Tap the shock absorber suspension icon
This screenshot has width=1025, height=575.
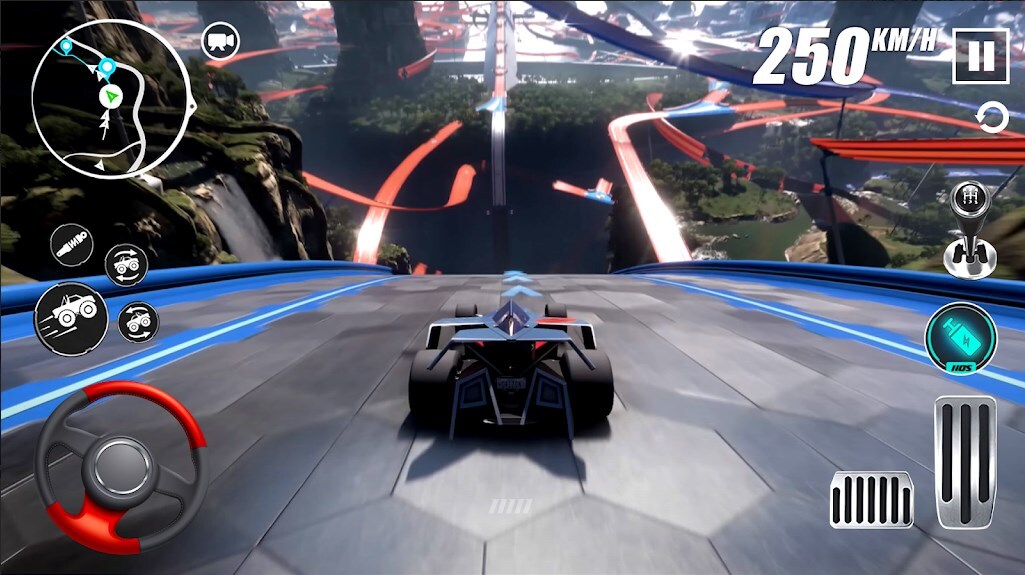tap(73, 246)
